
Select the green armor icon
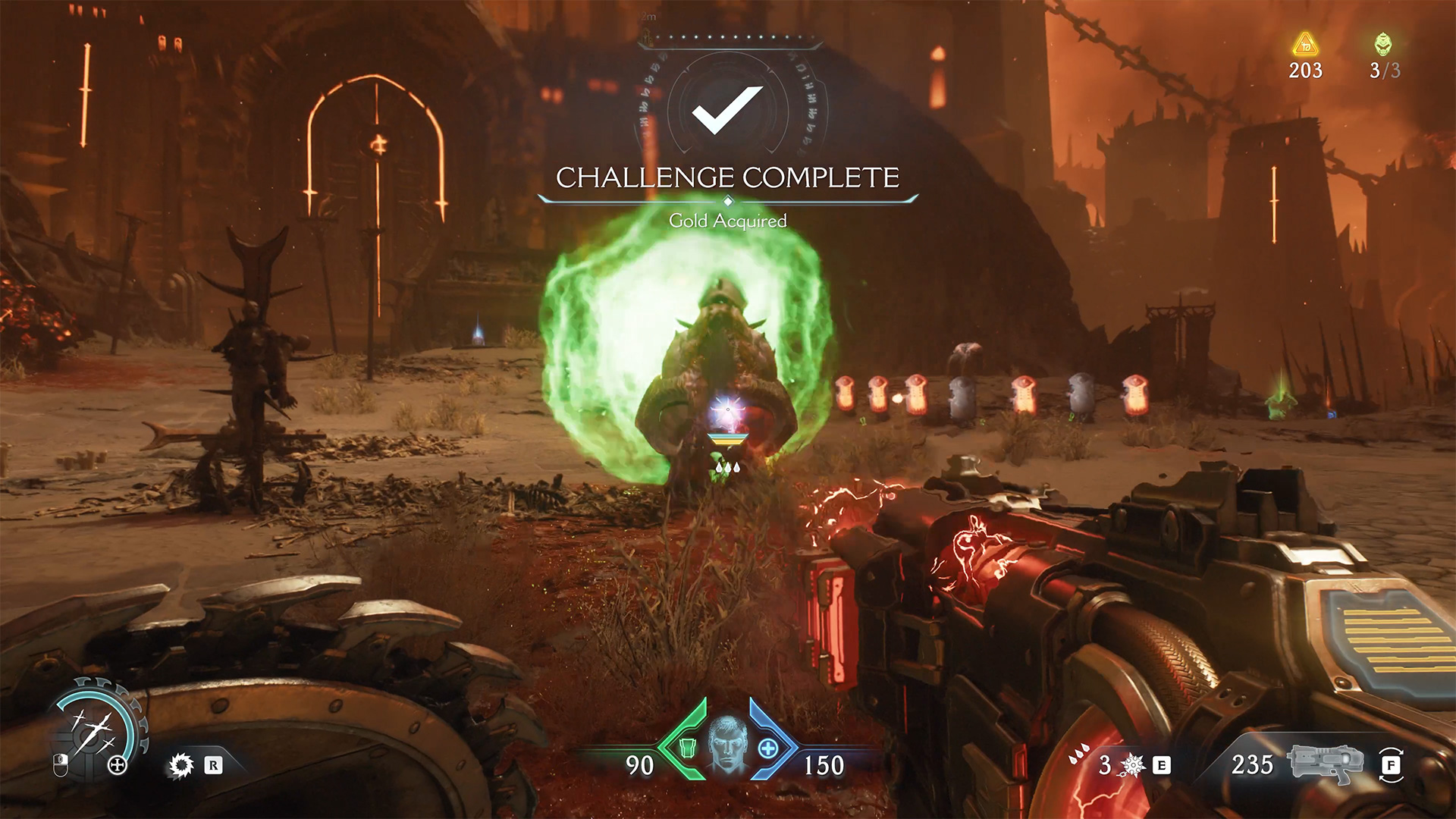point(687,748)
